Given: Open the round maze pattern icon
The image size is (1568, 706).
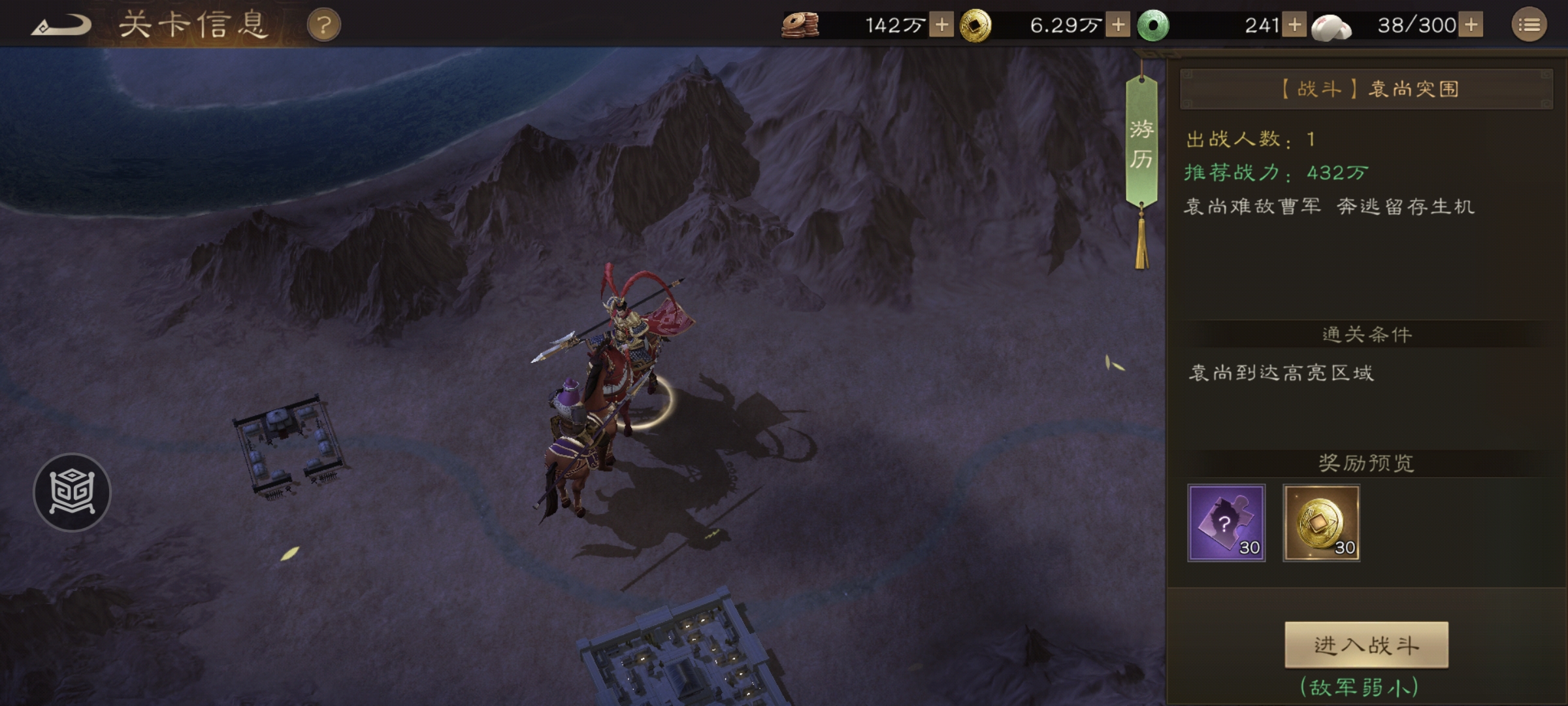Looking at the screenshot, I should click(72, 492).
